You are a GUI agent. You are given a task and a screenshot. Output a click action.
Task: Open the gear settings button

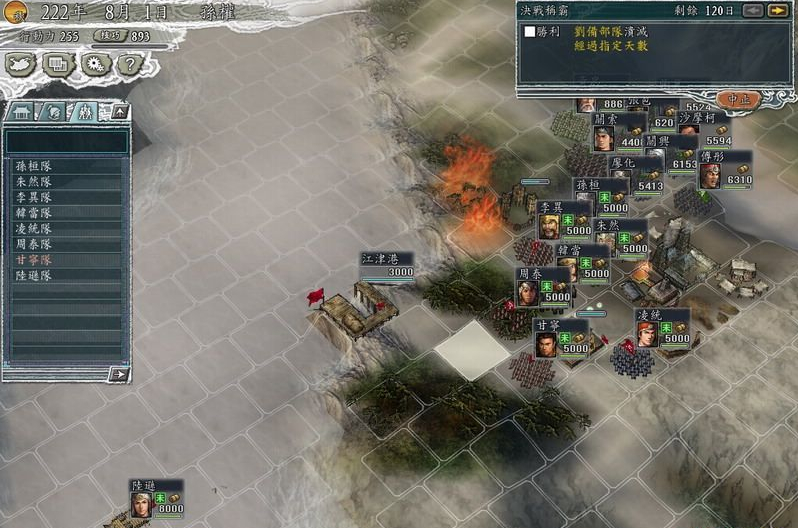pyautogui.click(x=94, y=65)
